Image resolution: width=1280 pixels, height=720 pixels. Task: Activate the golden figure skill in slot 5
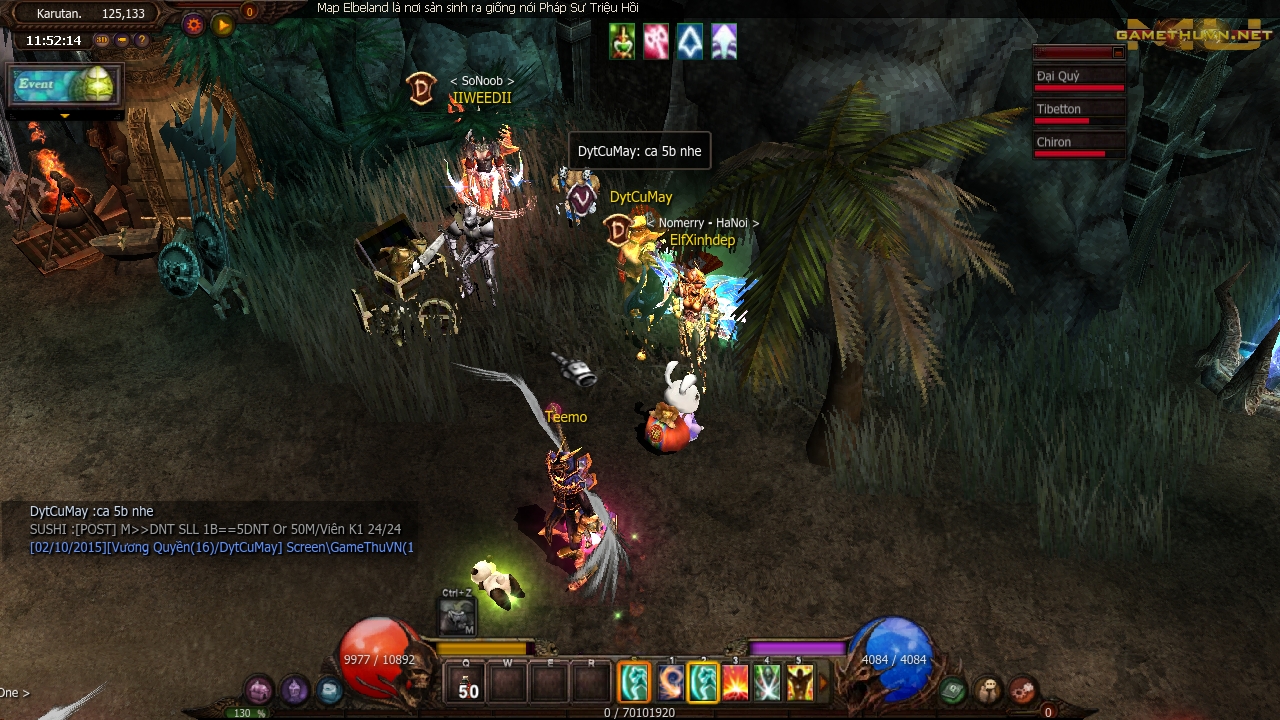point(799,684)
